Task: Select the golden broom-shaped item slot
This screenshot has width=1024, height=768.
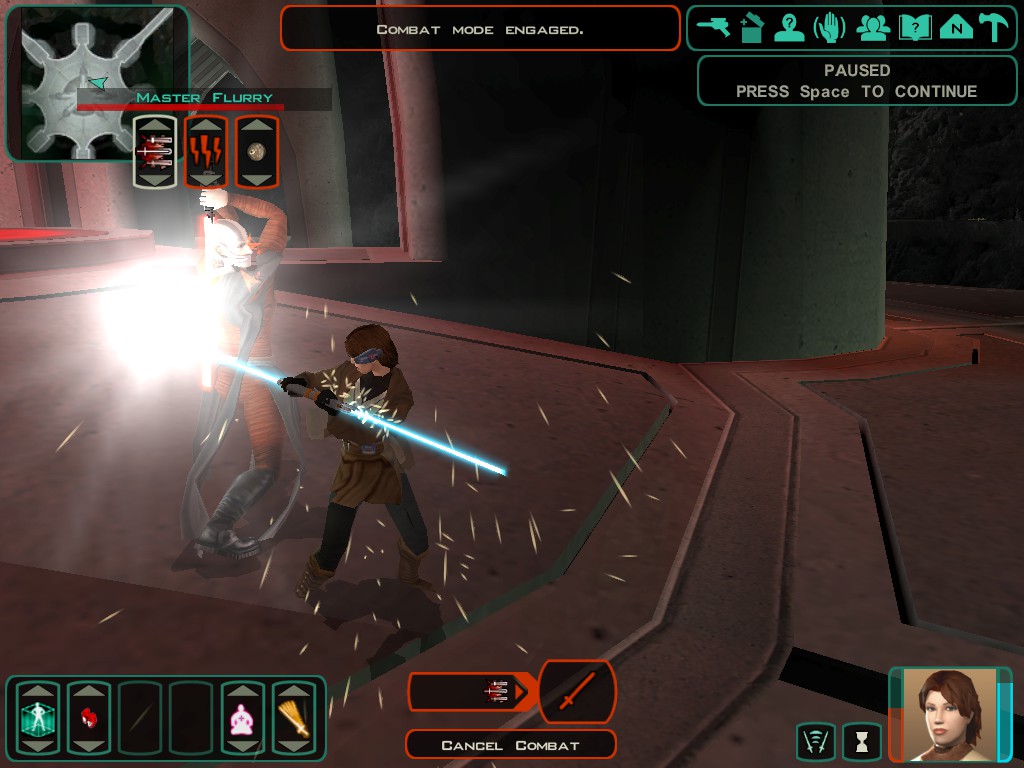Action: coord(294,717)
